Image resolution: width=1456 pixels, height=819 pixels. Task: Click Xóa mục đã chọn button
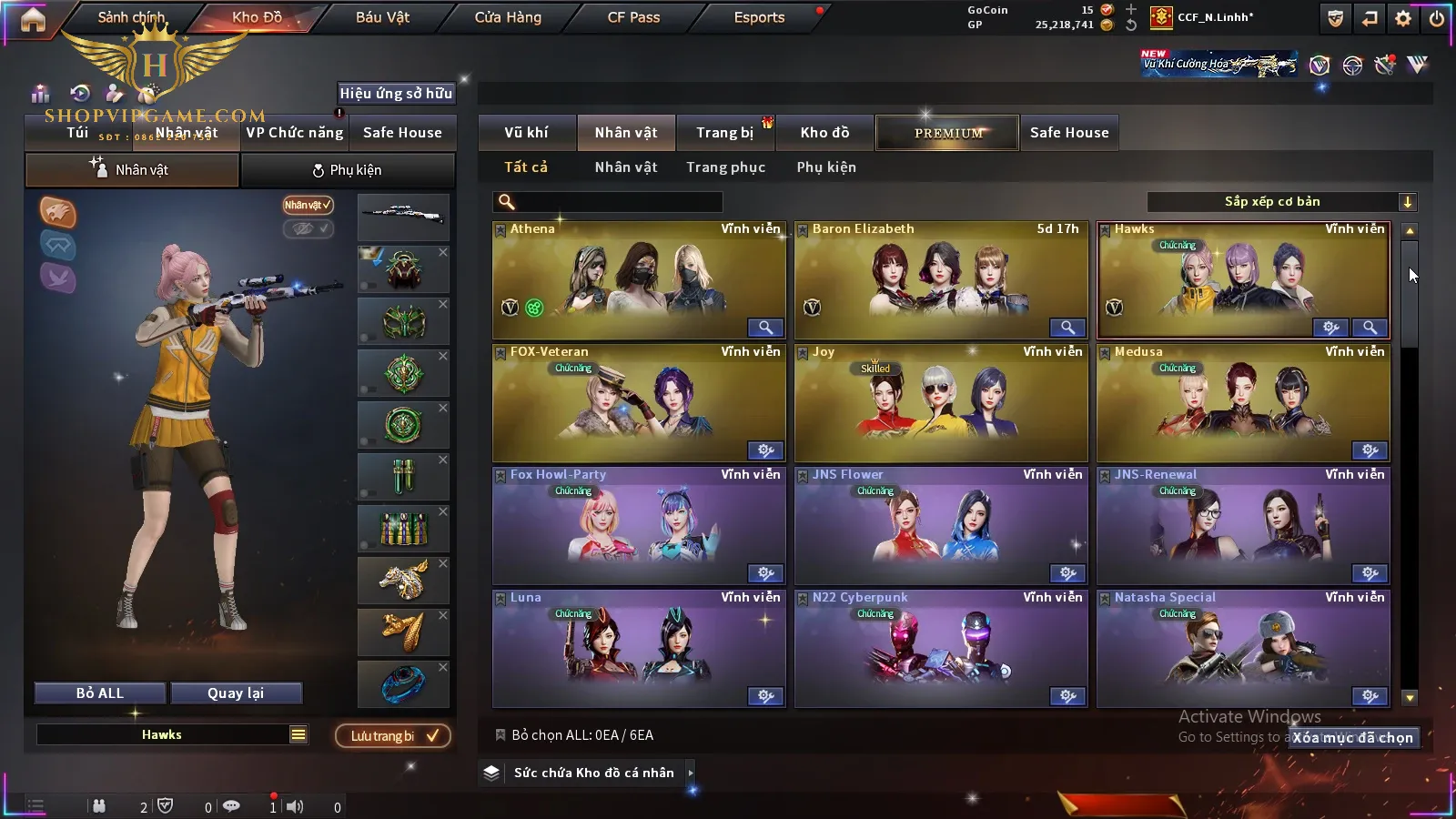[1353, 738]
